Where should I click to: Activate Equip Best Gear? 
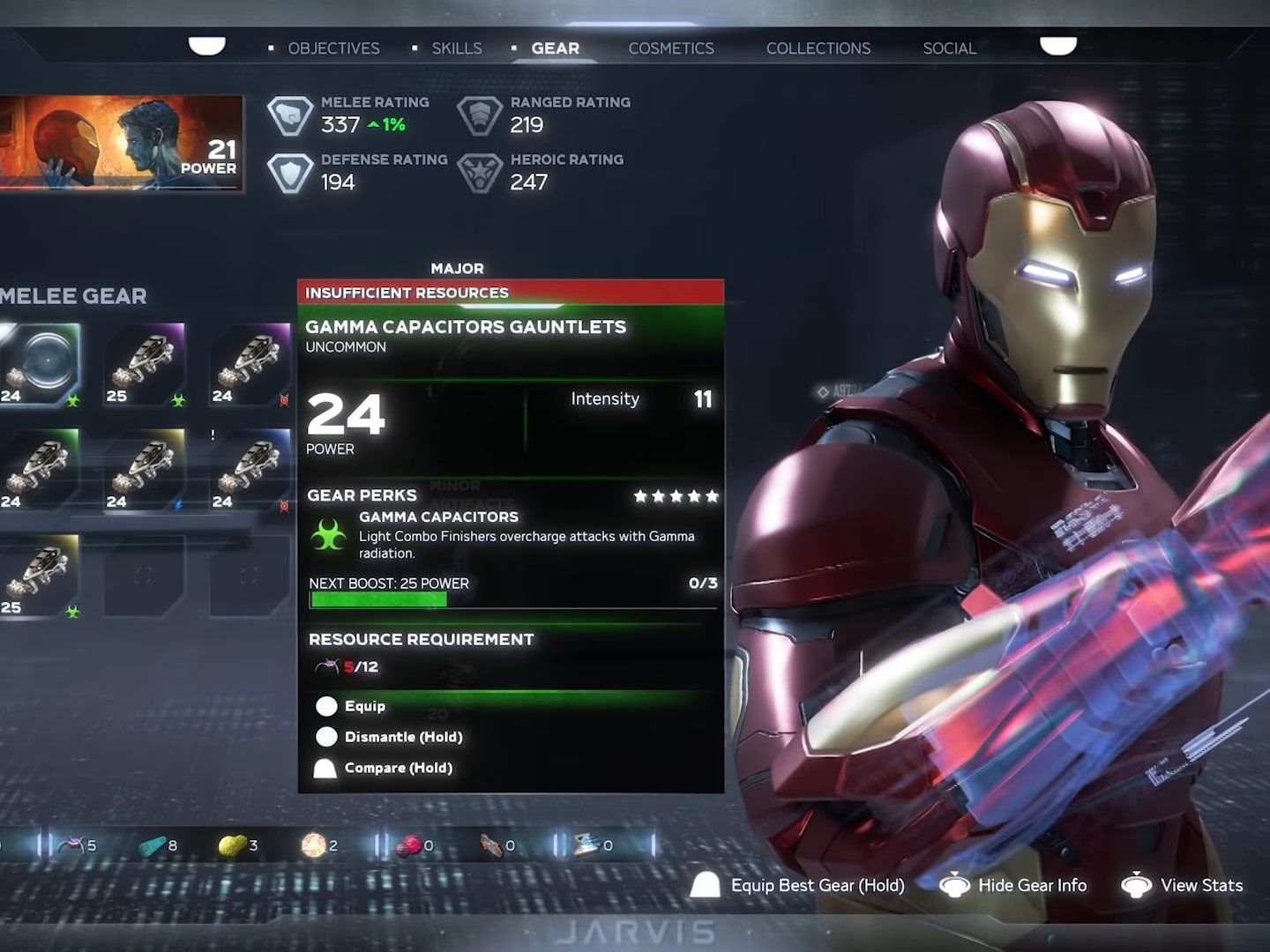pos(817,885)
